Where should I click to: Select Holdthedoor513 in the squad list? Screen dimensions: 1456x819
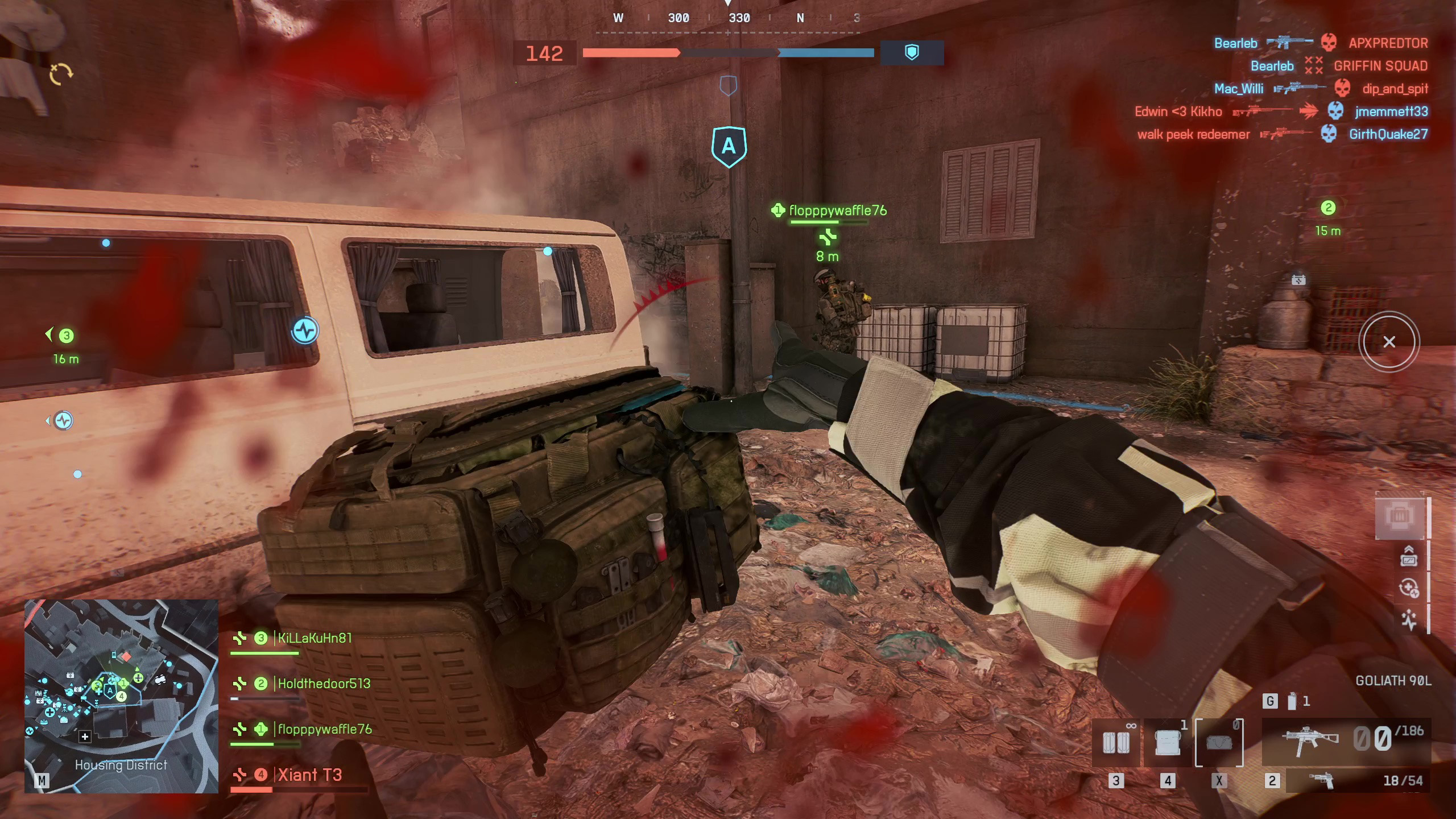323,684
